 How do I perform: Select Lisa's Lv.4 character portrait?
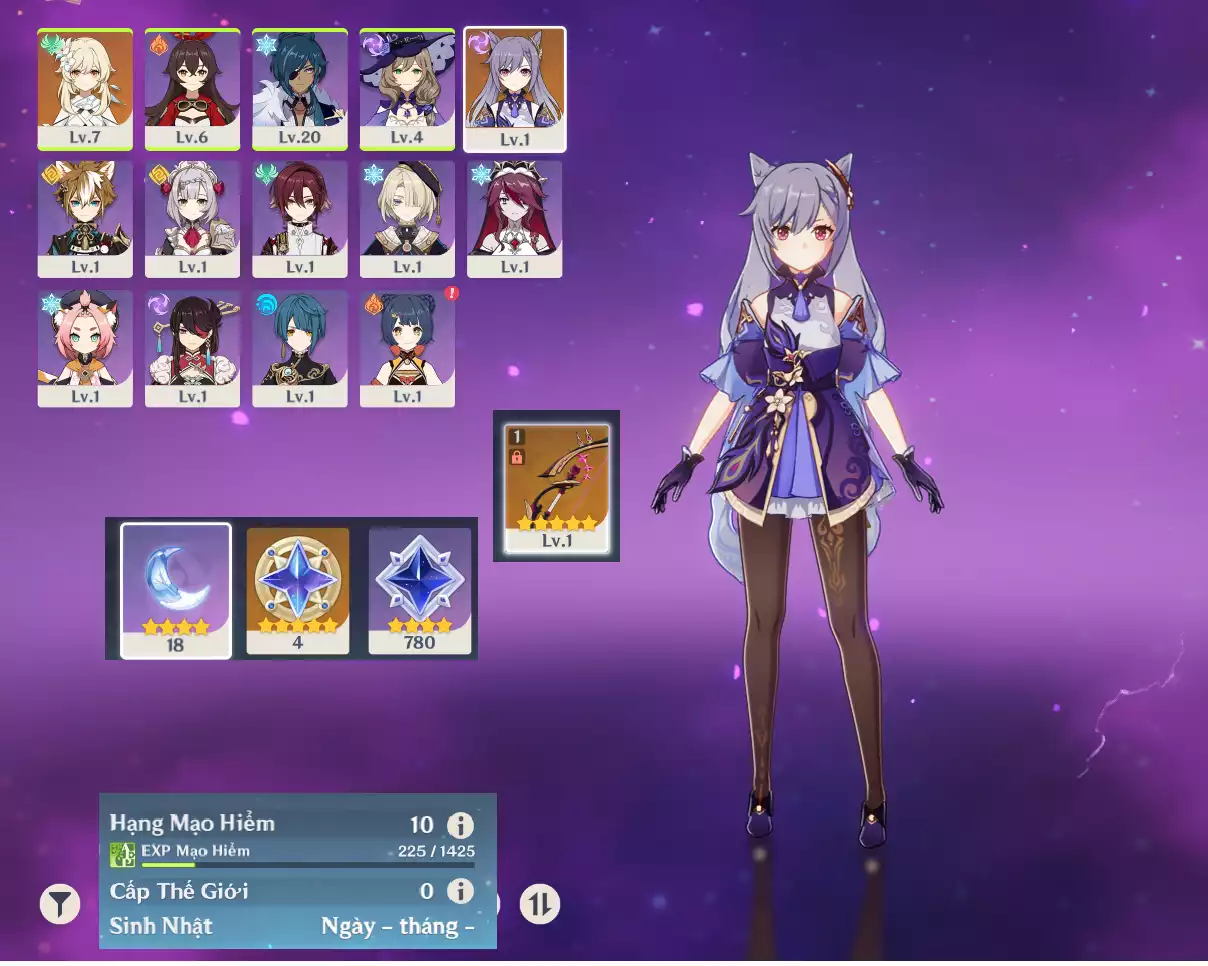point(407,89)
